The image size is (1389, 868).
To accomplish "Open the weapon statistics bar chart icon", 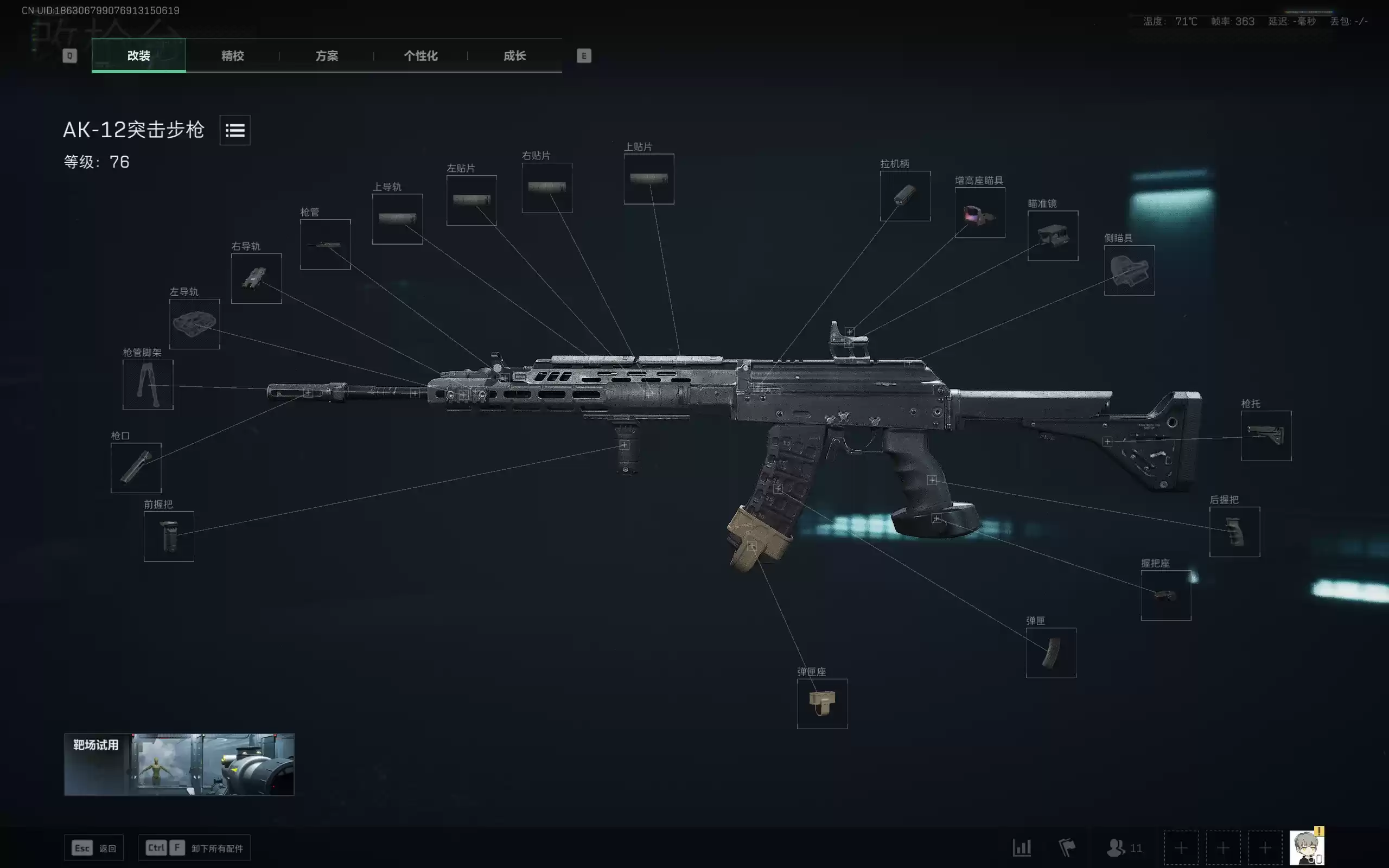I will [x=1022, y=847].
